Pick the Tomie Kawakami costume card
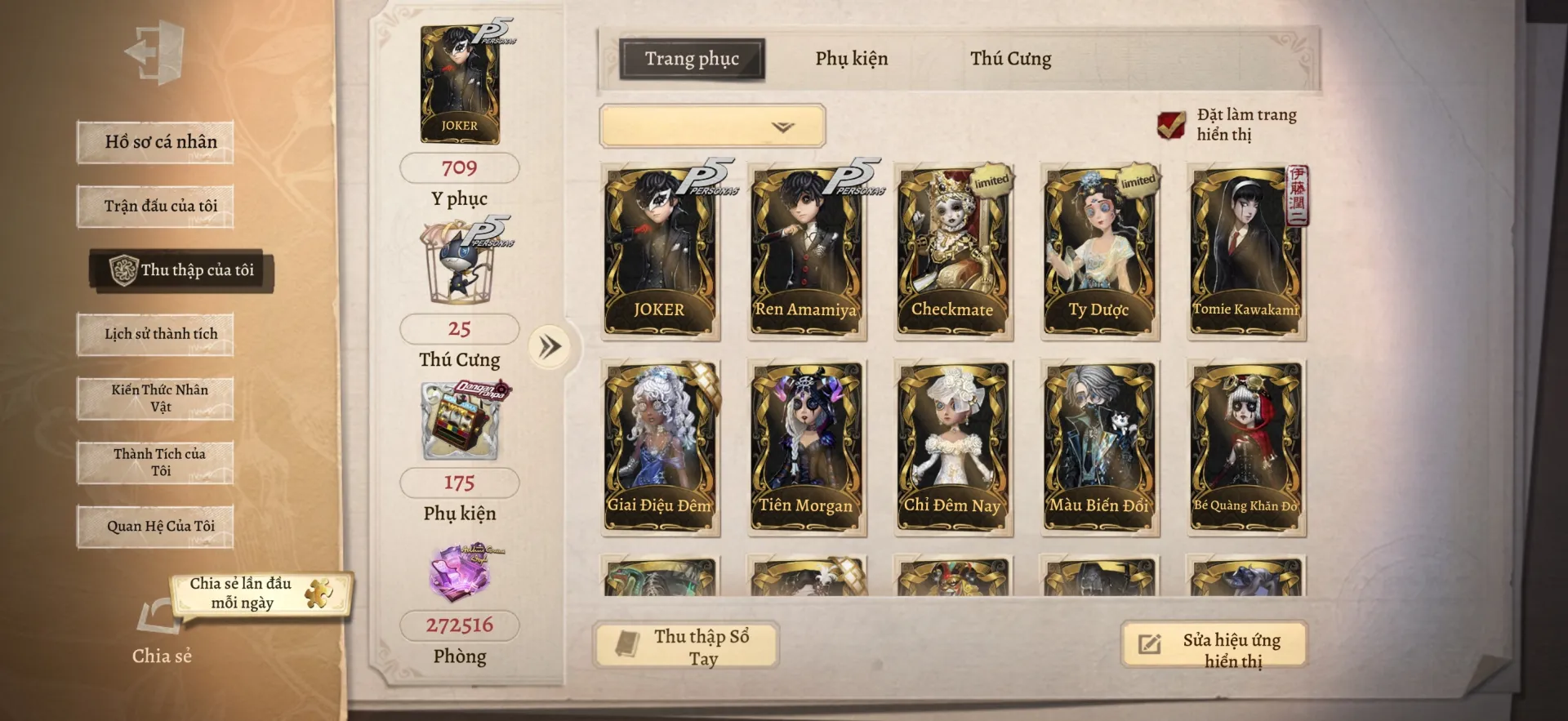This screenshot has height=721, width=1568. (x=1245, y=251)
